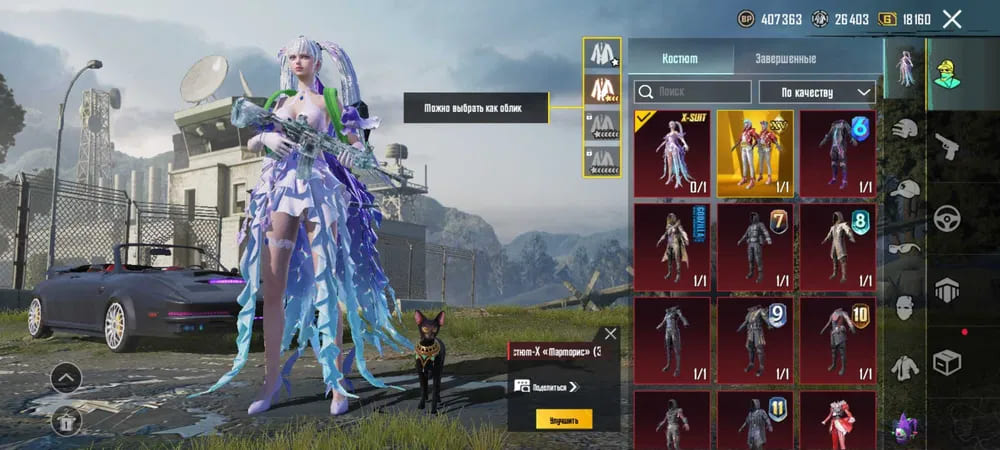Select the outfit with the level 6 badge
The height and width of the screenshot is (450, 1000).
tap(838, 154)
